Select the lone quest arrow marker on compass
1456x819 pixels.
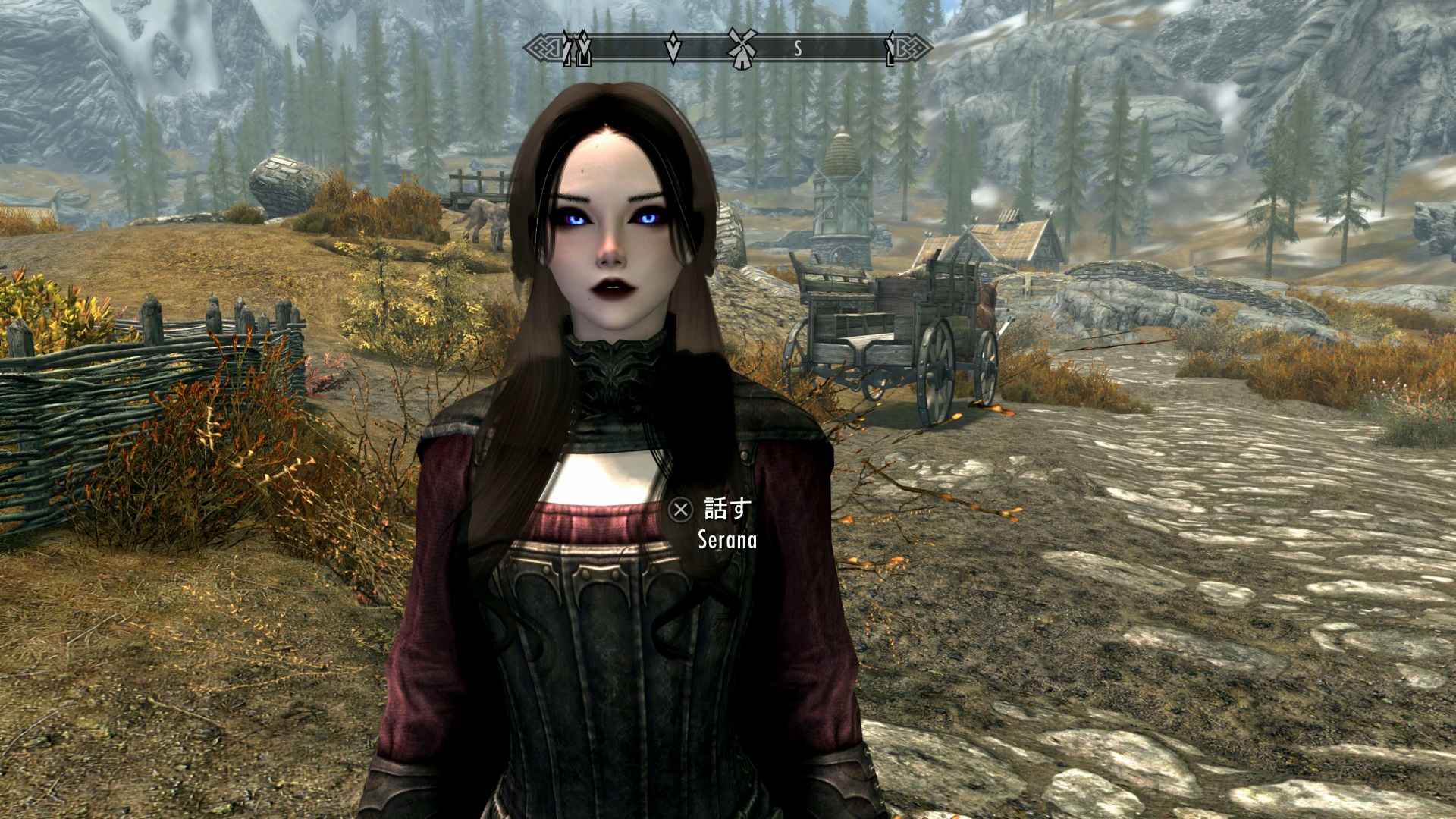point(673,48)
